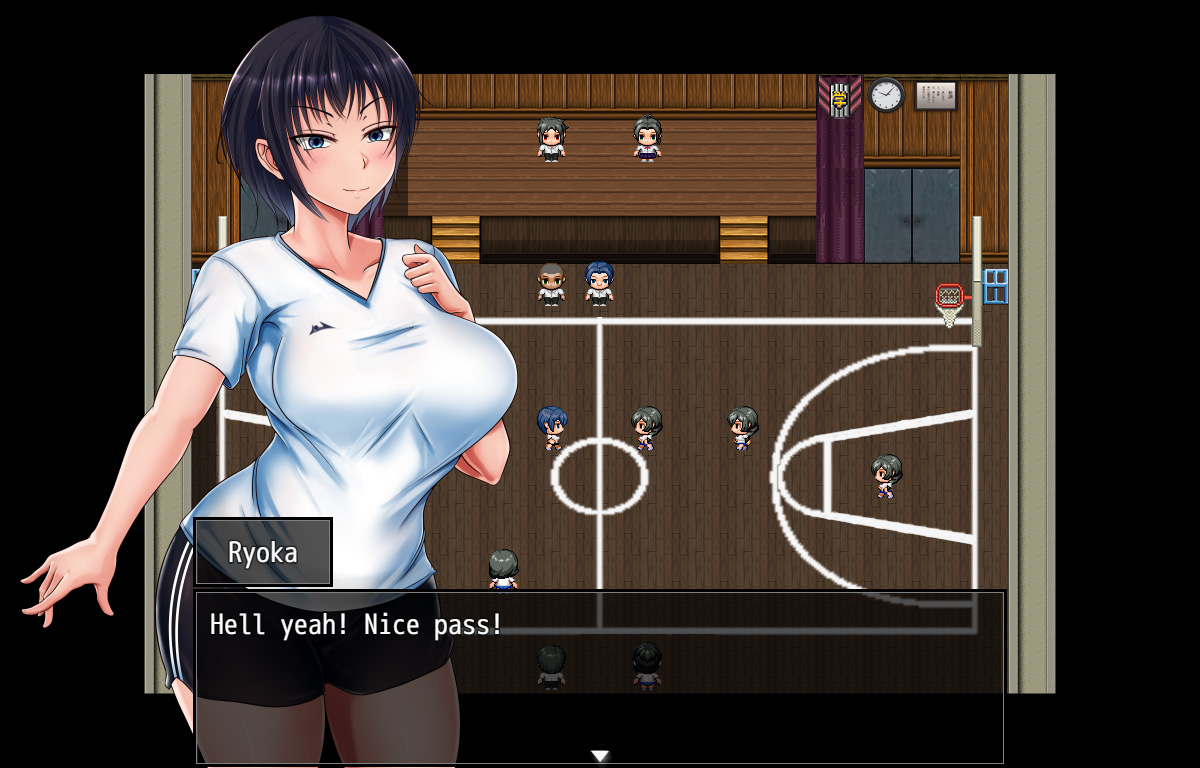
Task: Advance dialogue with the white arrow indicator
Action: point(599,756)
